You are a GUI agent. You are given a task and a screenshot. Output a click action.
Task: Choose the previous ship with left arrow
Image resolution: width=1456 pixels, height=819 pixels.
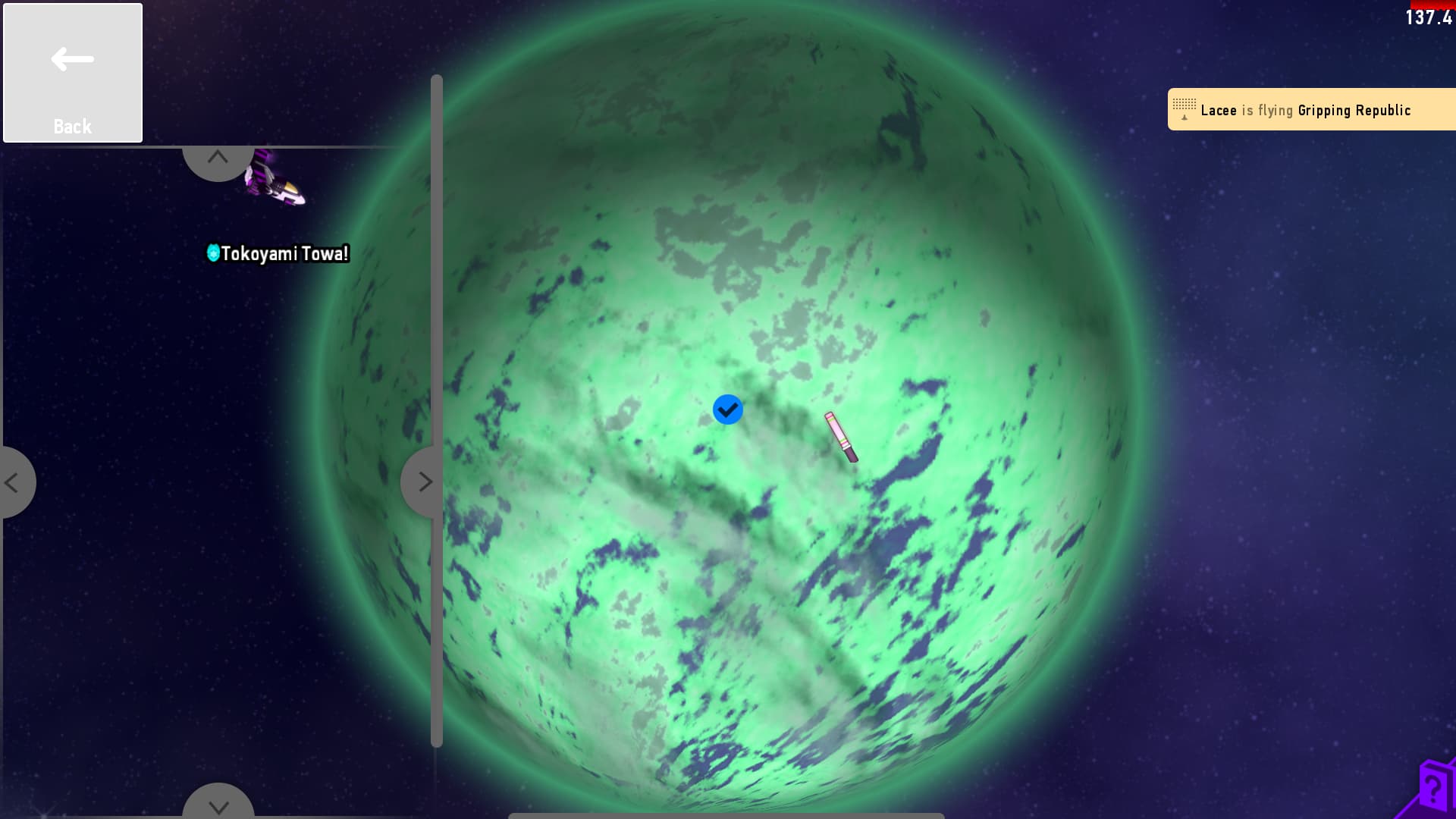pyautogui.click(x=14, y=482)
